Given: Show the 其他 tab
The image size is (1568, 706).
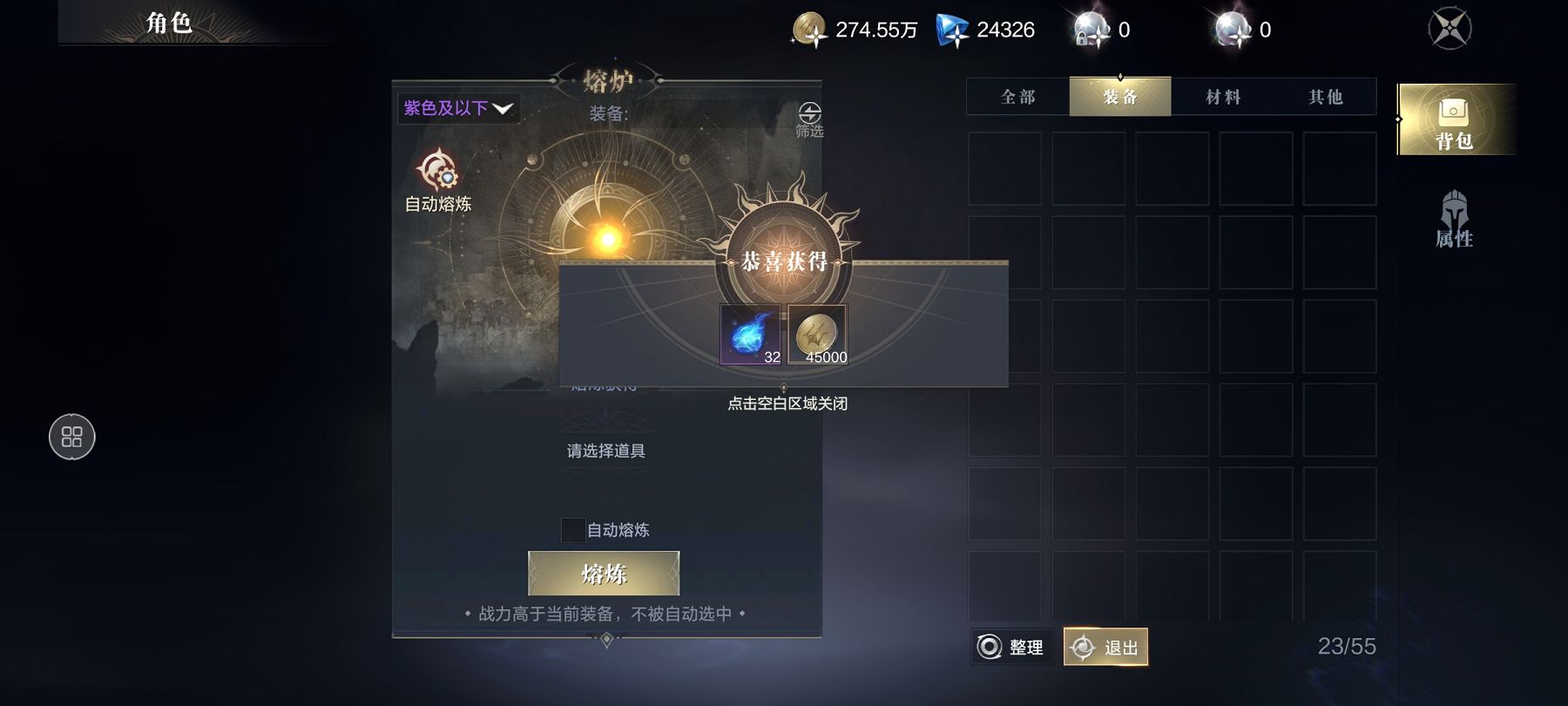Looking at the screenshot, I should (x=1325, y=97).
